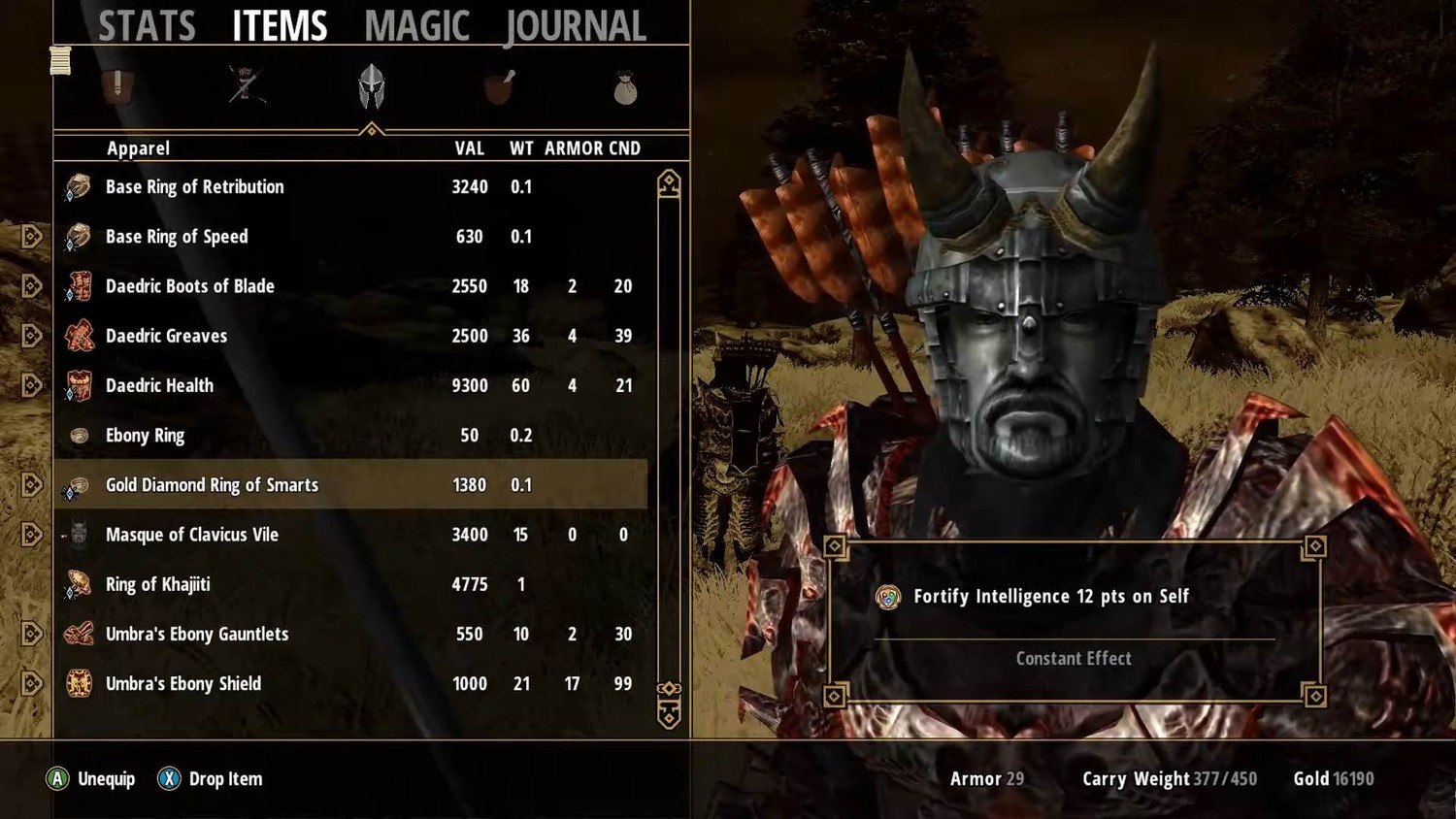This screenshot has height=819, width=1456.
Task: Open the MAGIC tab
Action: pos(416,26)
